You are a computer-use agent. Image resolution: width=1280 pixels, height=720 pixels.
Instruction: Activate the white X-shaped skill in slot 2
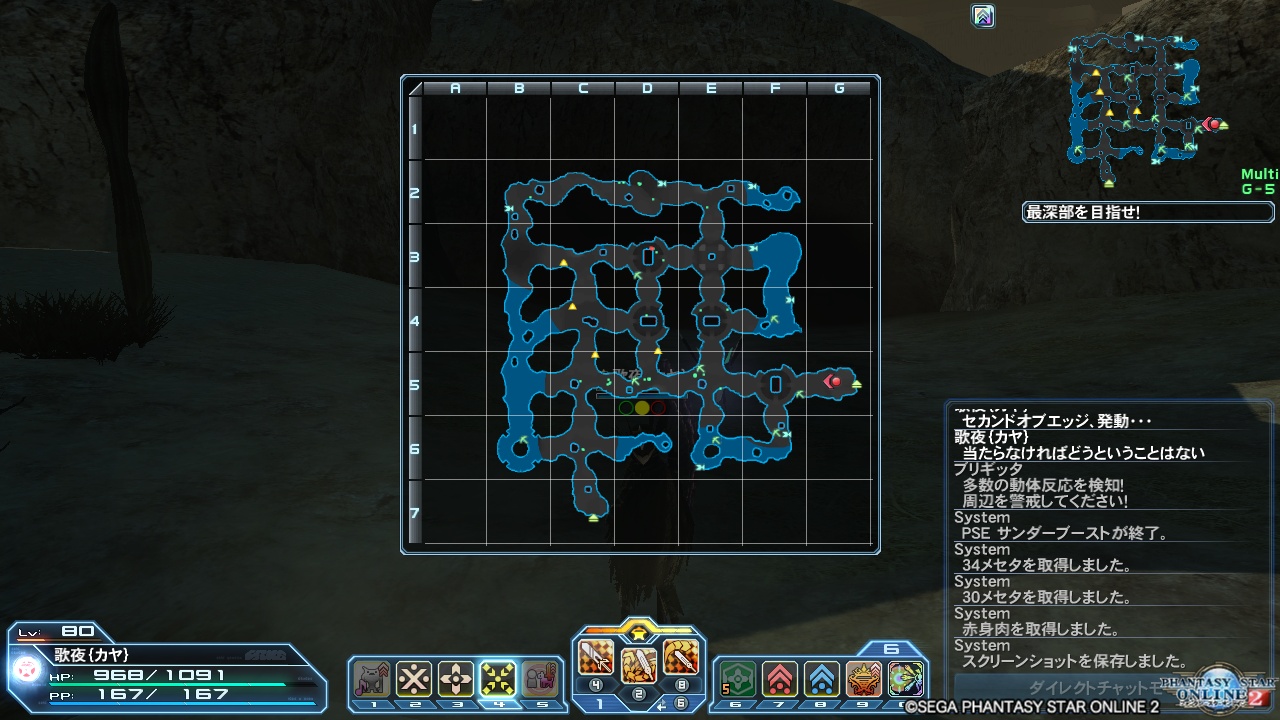point(414,680)
